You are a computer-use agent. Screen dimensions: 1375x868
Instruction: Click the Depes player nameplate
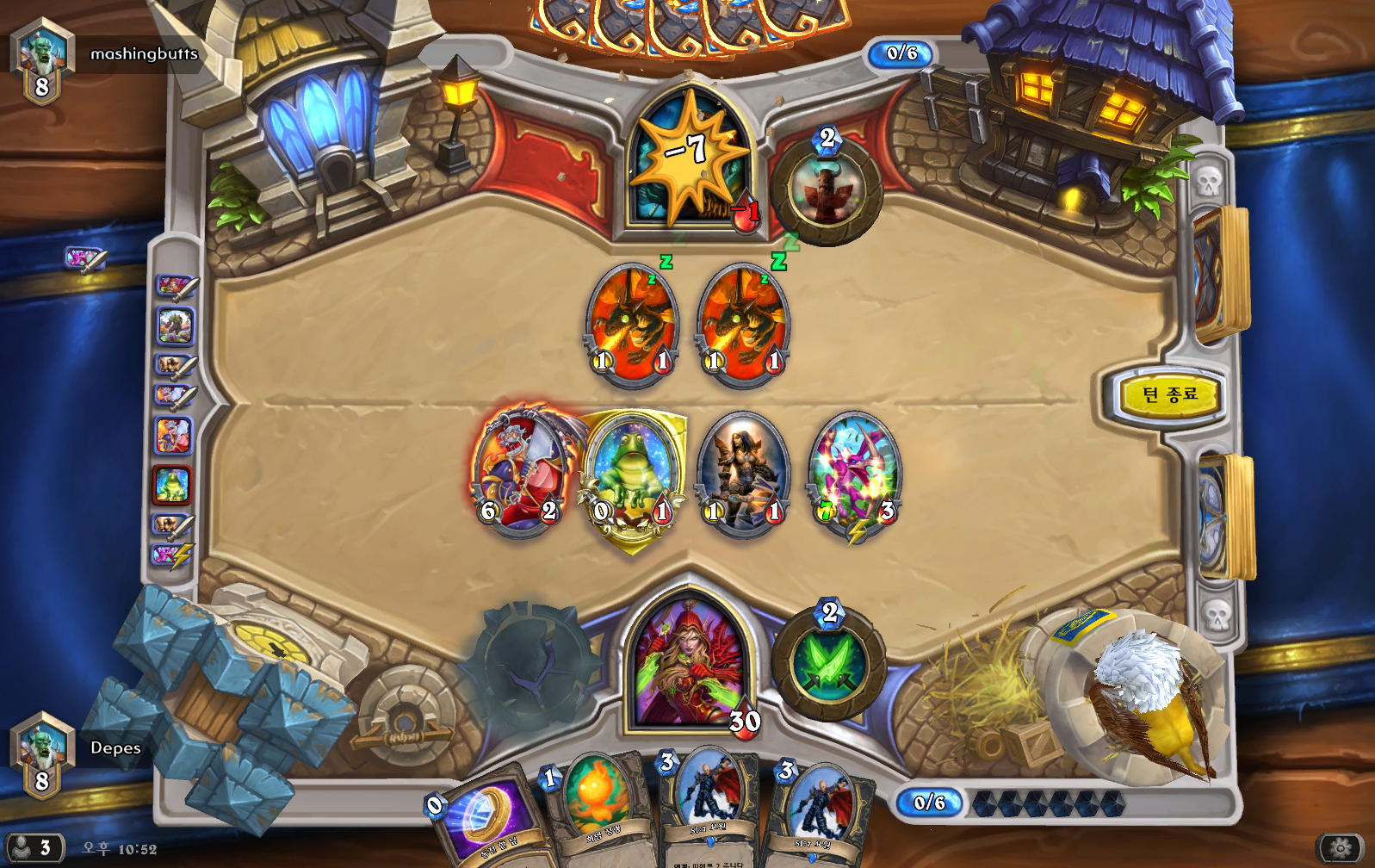point(115,748)
